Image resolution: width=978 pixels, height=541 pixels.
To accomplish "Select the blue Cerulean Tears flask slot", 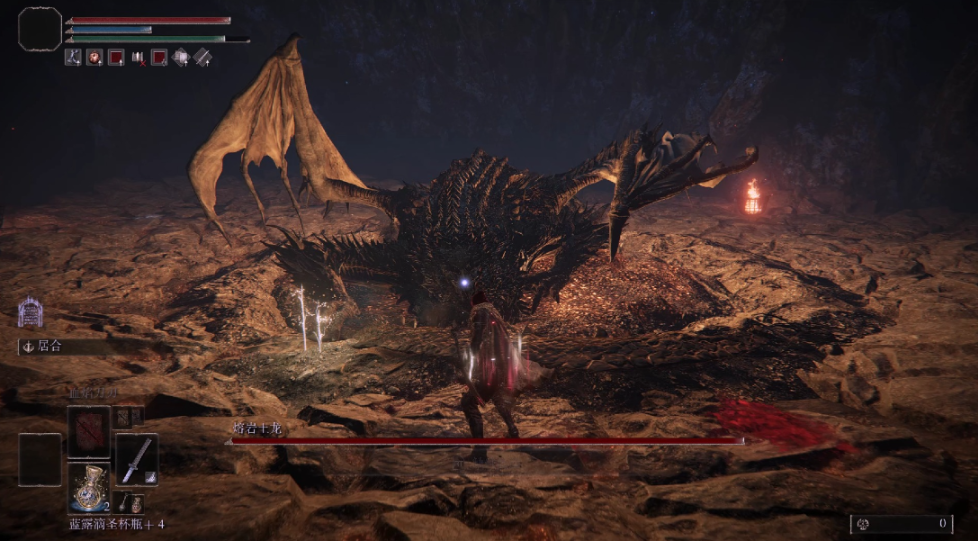I will coord(89,488).
